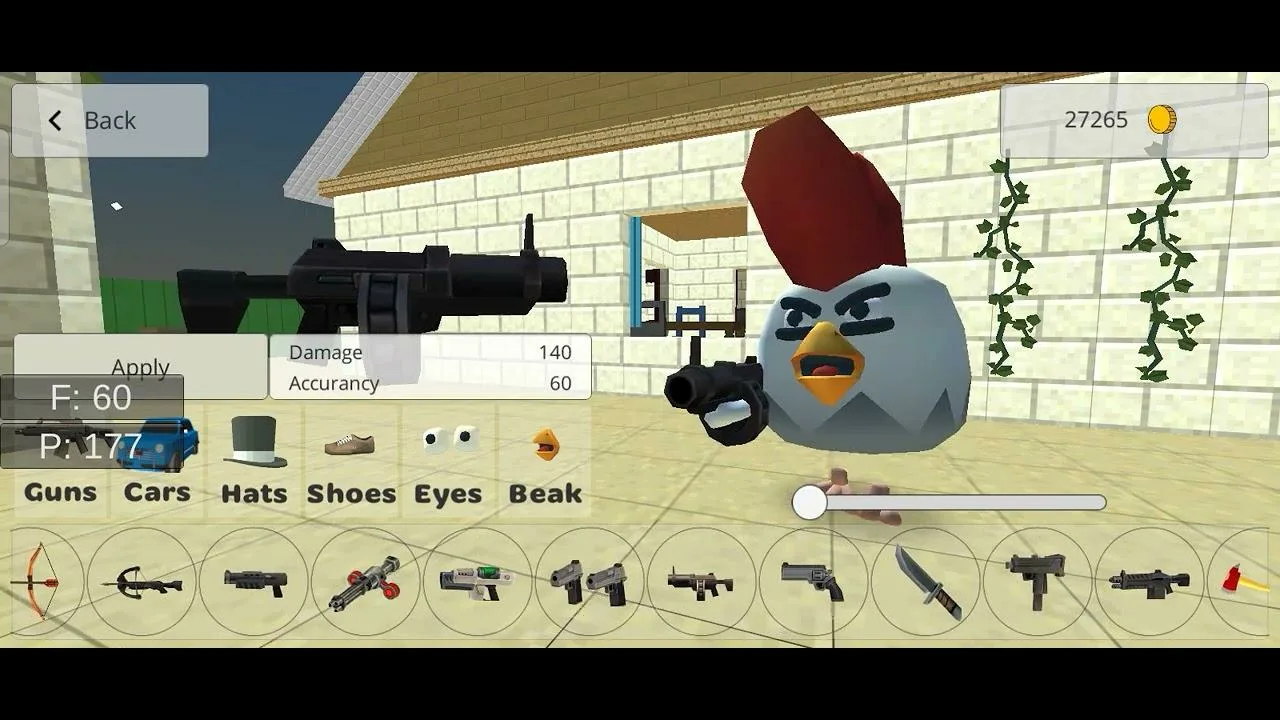Image resolution: width=1280 pixels, height=720 pixels.
Task: Choose the revolver from the weapon row
Action: [812, 585]
